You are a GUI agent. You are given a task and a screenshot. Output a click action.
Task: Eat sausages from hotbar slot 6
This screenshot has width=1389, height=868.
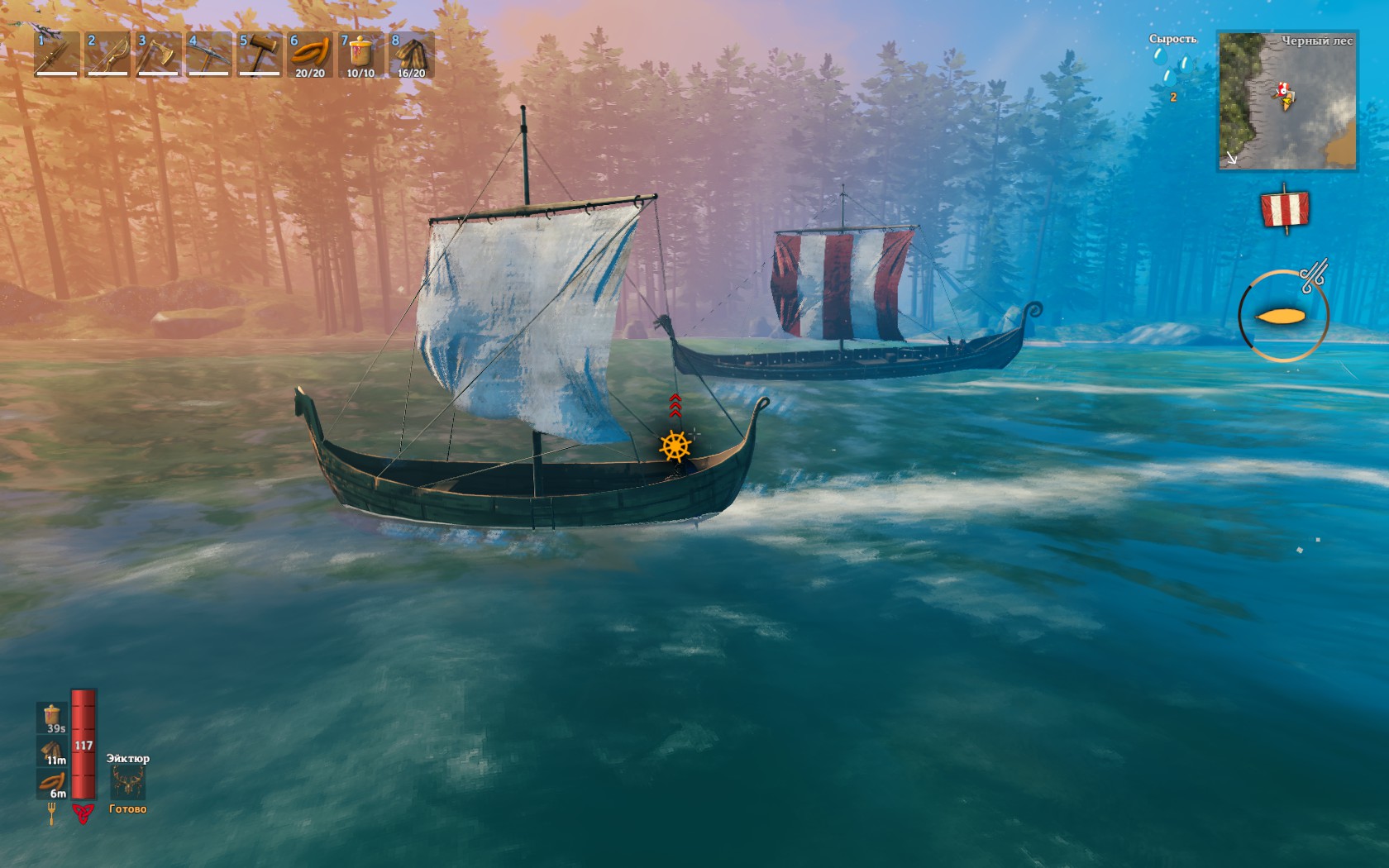click(x=309, y=55)
